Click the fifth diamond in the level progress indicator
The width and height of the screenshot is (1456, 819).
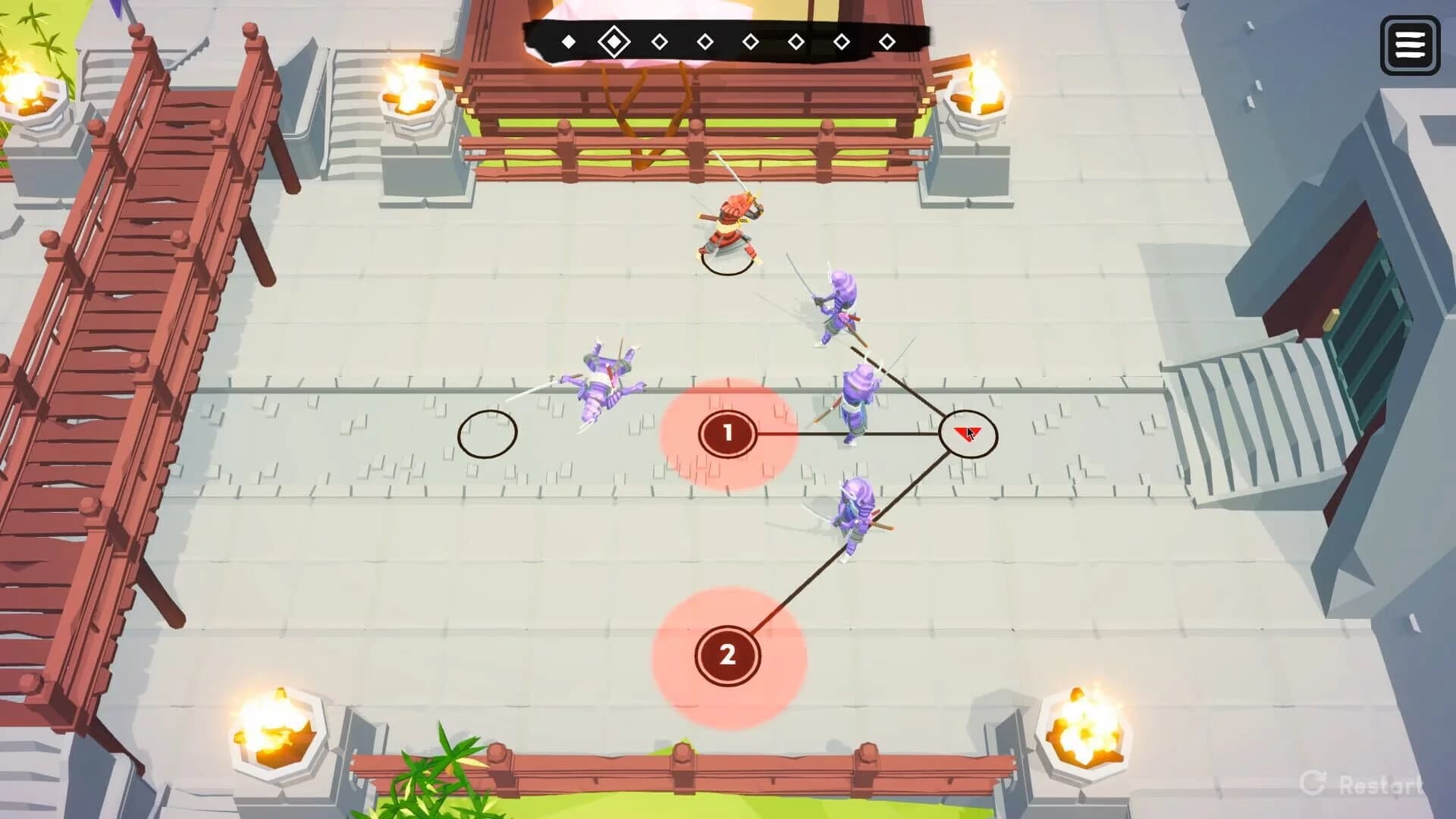pyautogui.click(x=751, y=42)
